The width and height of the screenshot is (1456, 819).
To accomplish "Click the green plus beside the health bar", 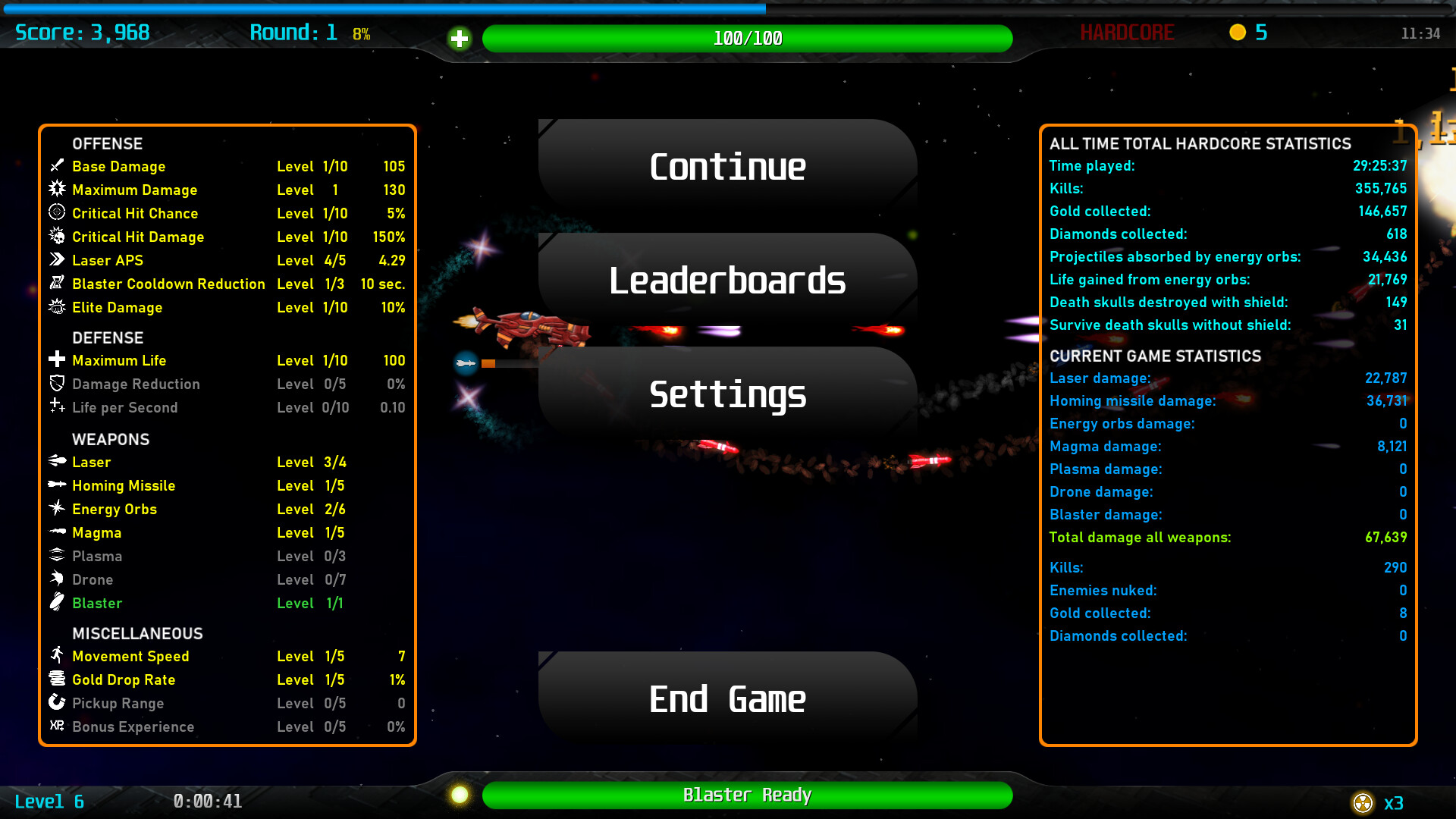I will [460, 38].
